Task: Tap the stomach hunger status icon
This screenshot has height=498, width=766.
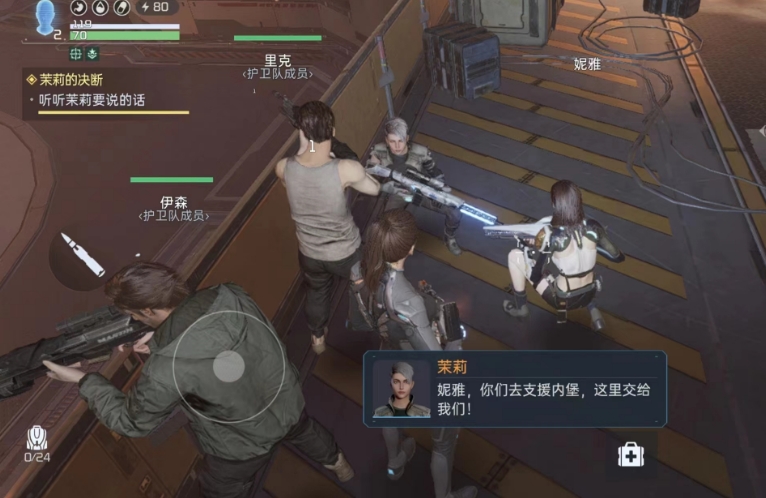Action: coord(79,8)
